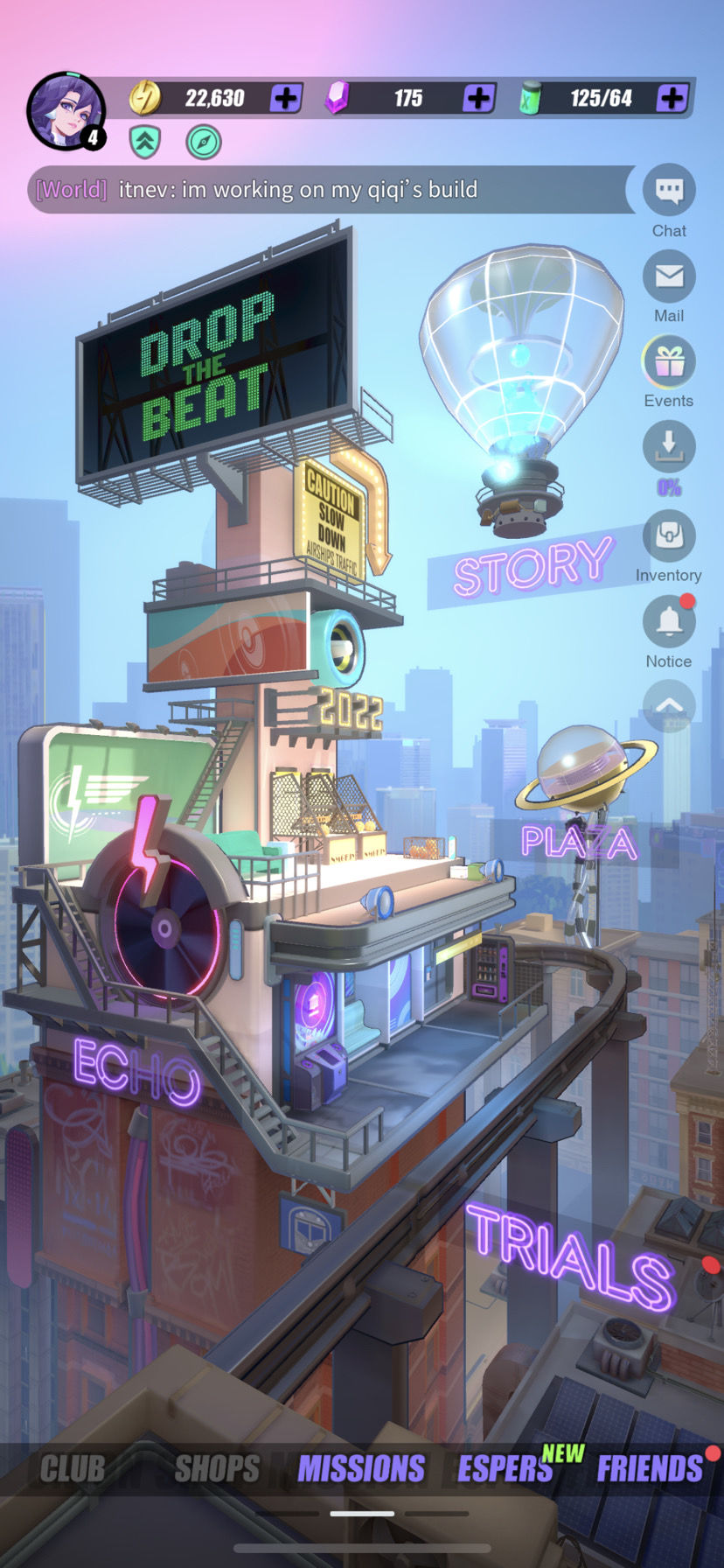Add more gold coins with plus button
The width and height of the screenshot is (724, 1568).
click(286, 98)
